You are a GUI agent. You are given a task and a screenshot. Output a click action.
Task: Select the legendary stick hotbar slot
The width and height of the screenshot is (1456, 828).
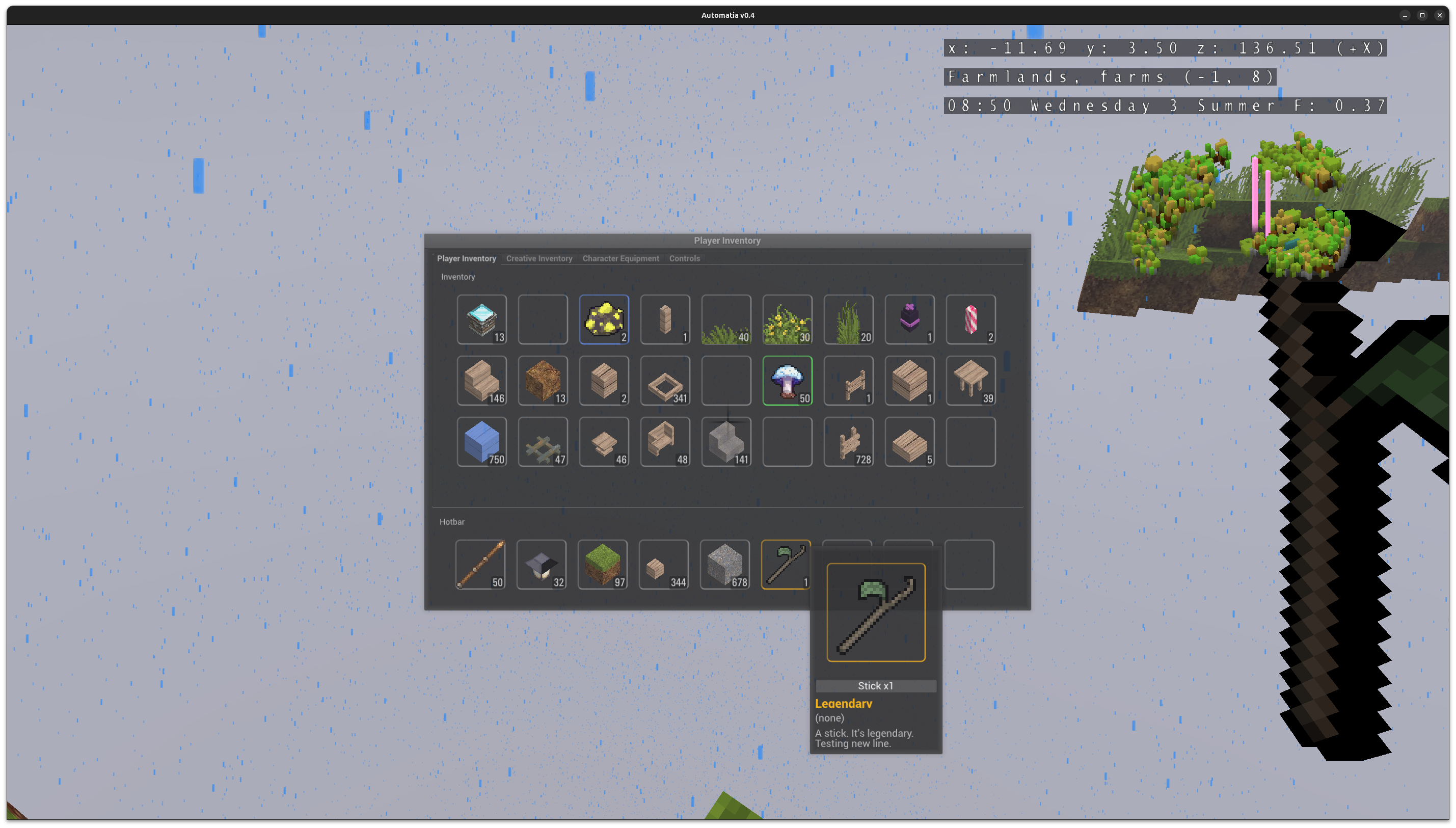point(786,564)
